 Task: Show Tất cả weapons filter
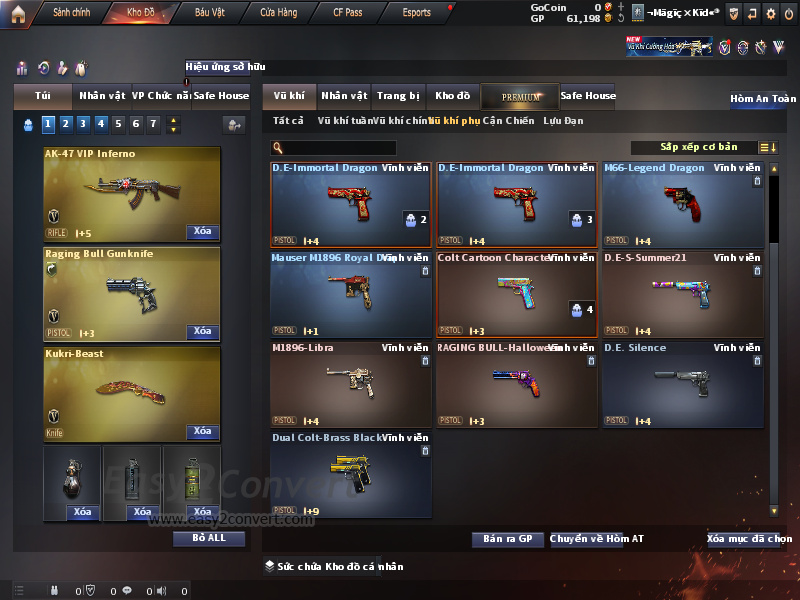(288, 121)
